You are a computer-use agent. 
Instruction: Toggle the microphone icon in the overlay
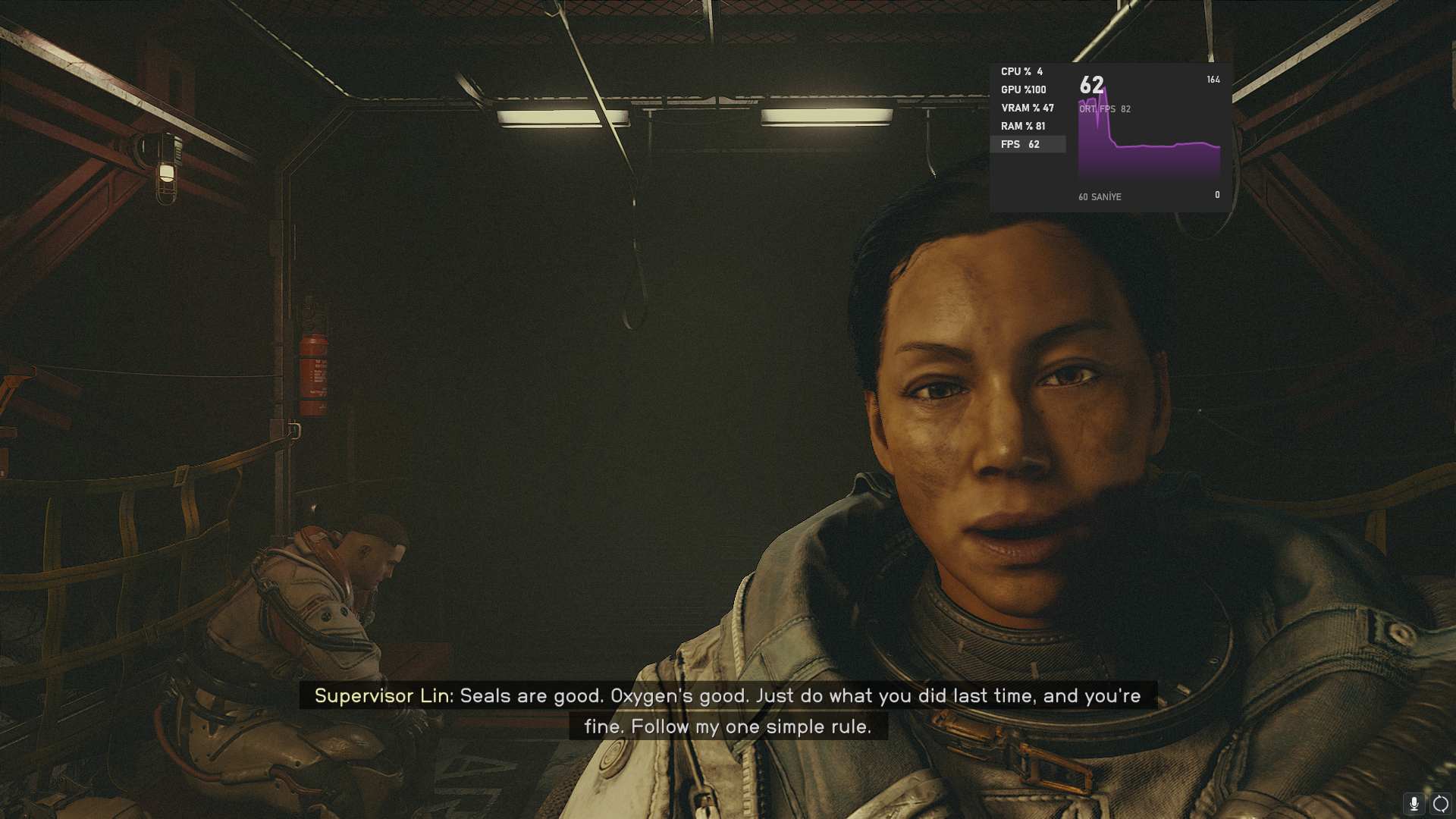coord(1414,804)
